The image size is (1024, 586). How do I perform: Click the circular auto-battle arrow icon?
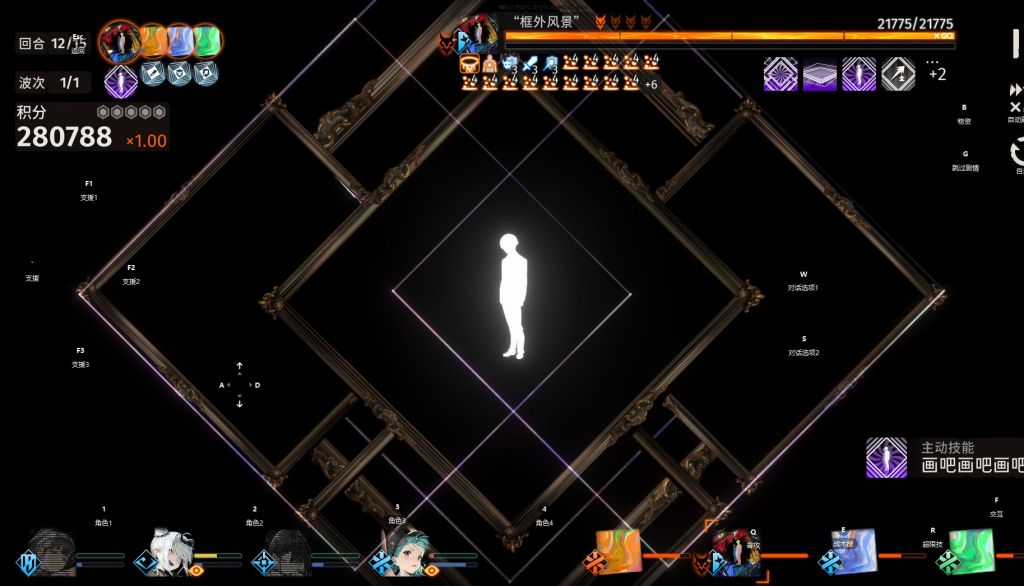pos(1017,151)
